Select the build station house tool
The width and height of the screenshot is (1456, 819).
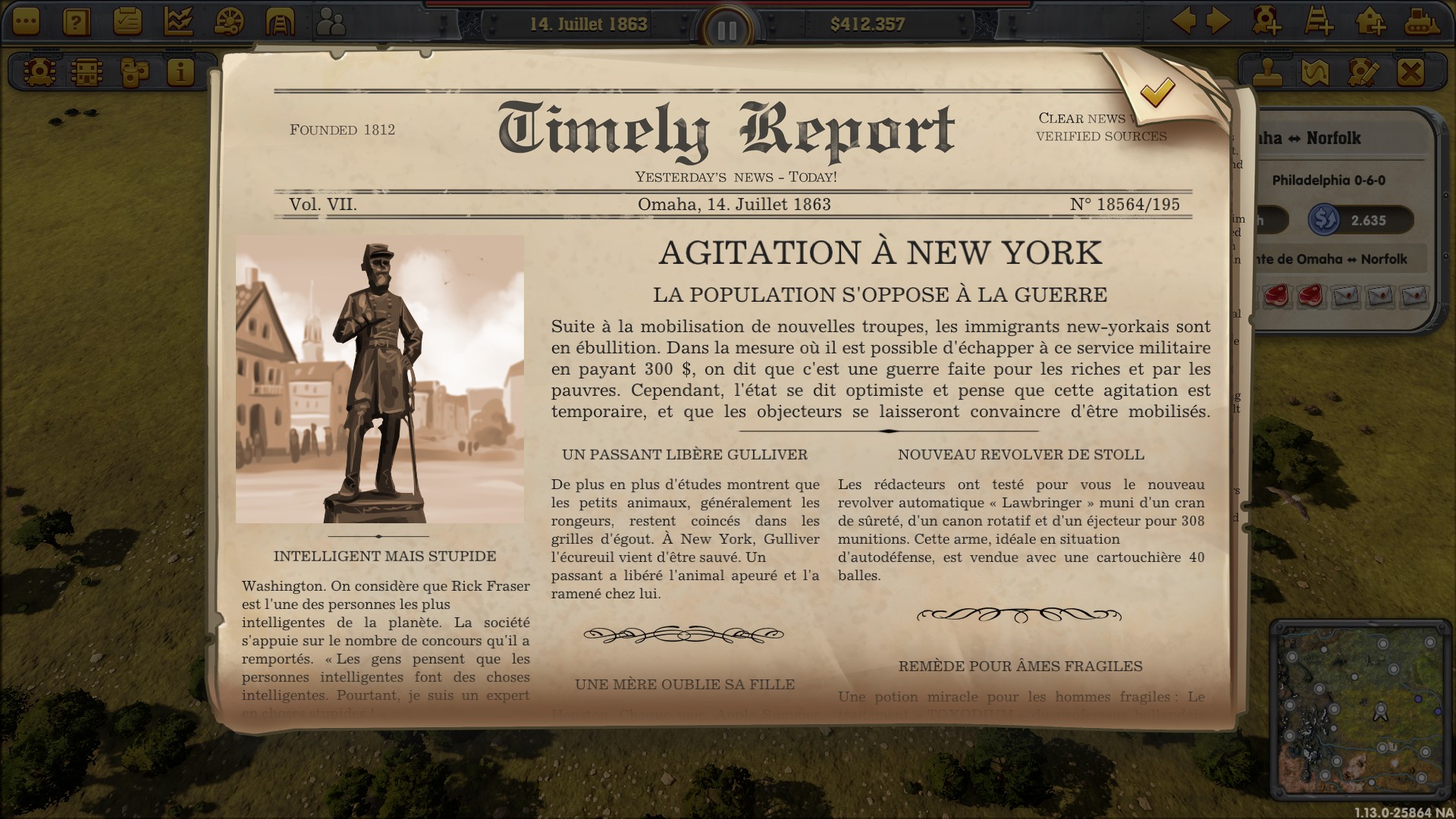1370,20
